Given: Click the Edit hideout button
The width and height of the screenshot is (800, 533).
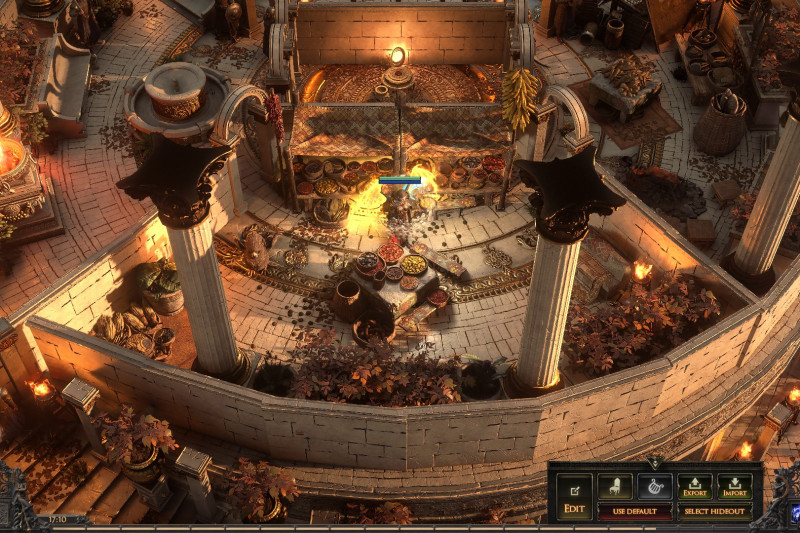Looking at the screenshot, I should pos(574,497).
